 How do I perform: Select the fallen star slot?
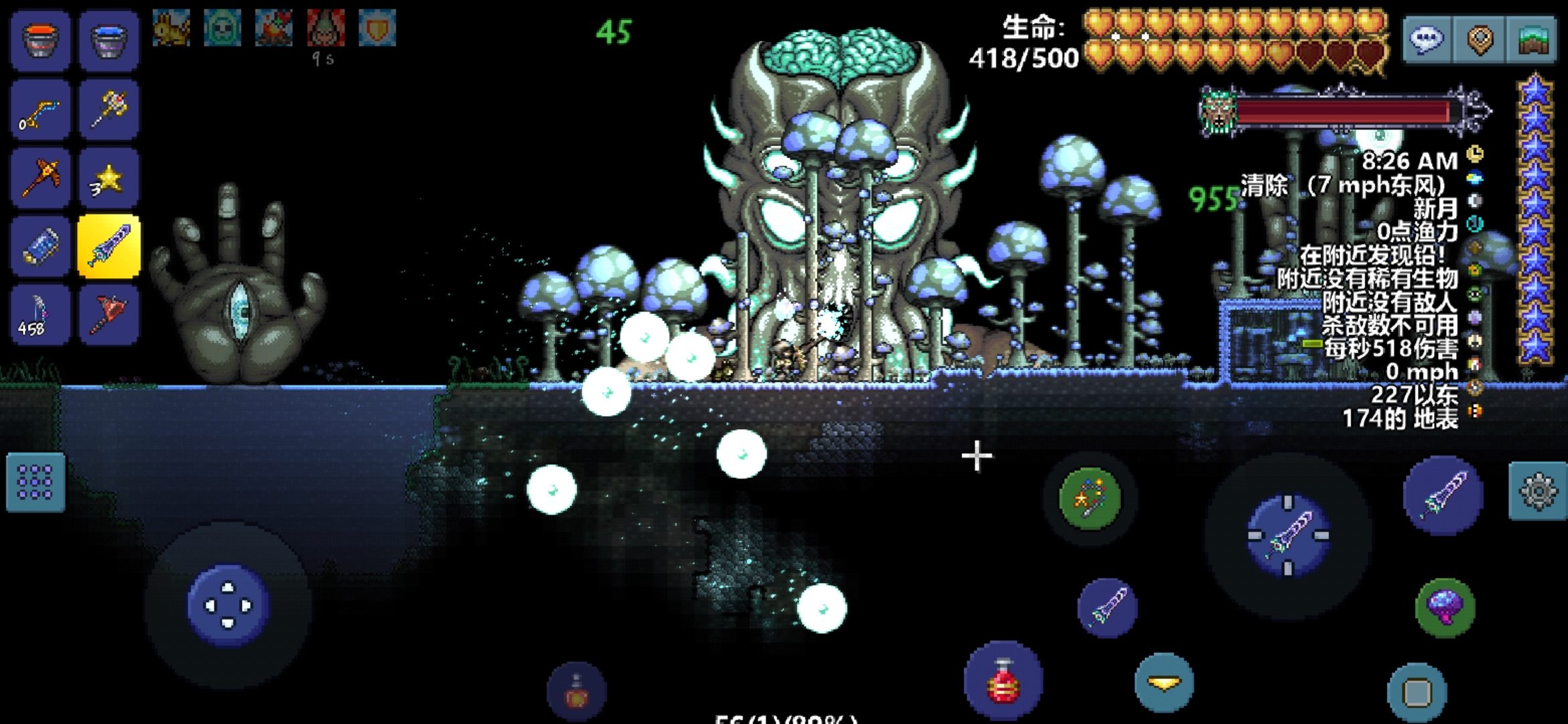pyautogui.click(x=109, y=178)
